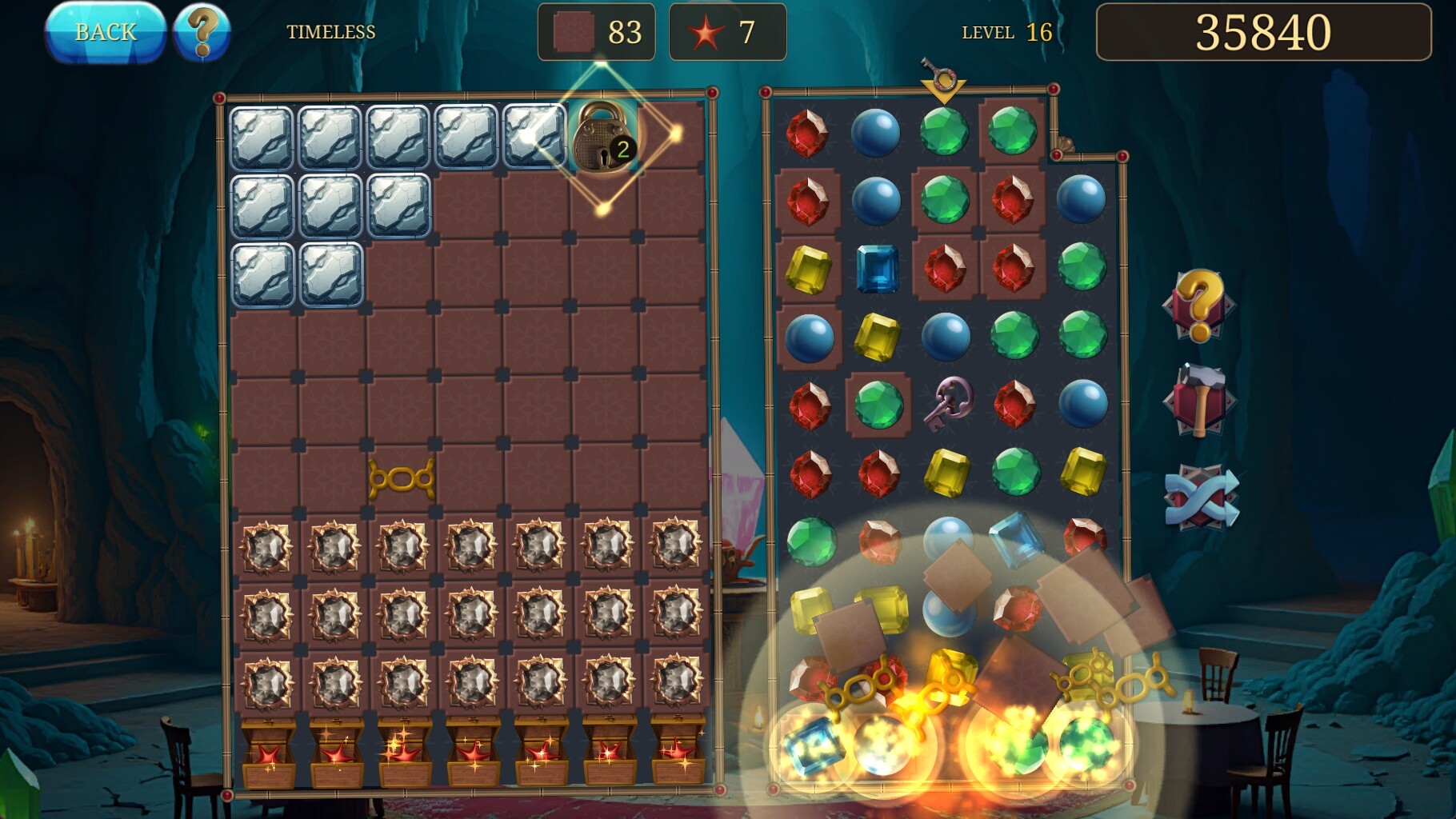The image size is (1456, 819).
Task: Go back using the BACK button
Action: 105,33
